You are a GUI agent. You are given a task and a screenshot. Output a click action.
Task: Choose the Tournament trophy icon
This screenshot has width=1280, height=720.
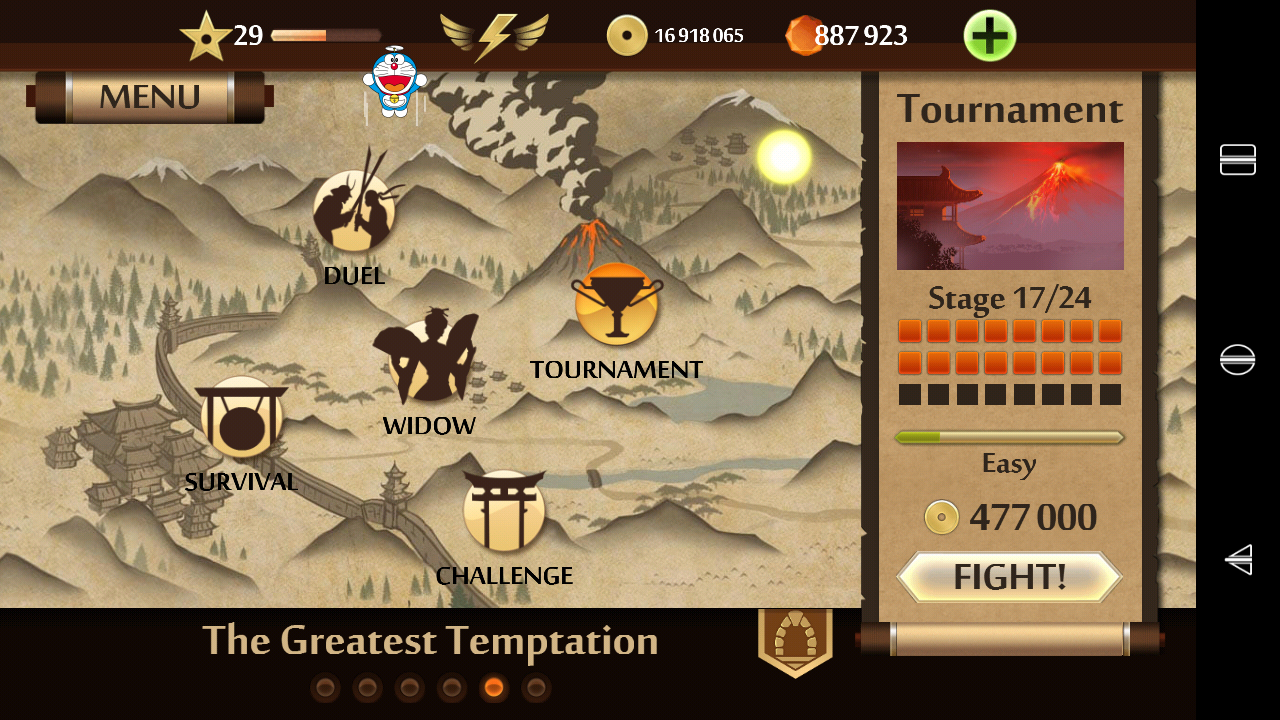click(616, 304)
